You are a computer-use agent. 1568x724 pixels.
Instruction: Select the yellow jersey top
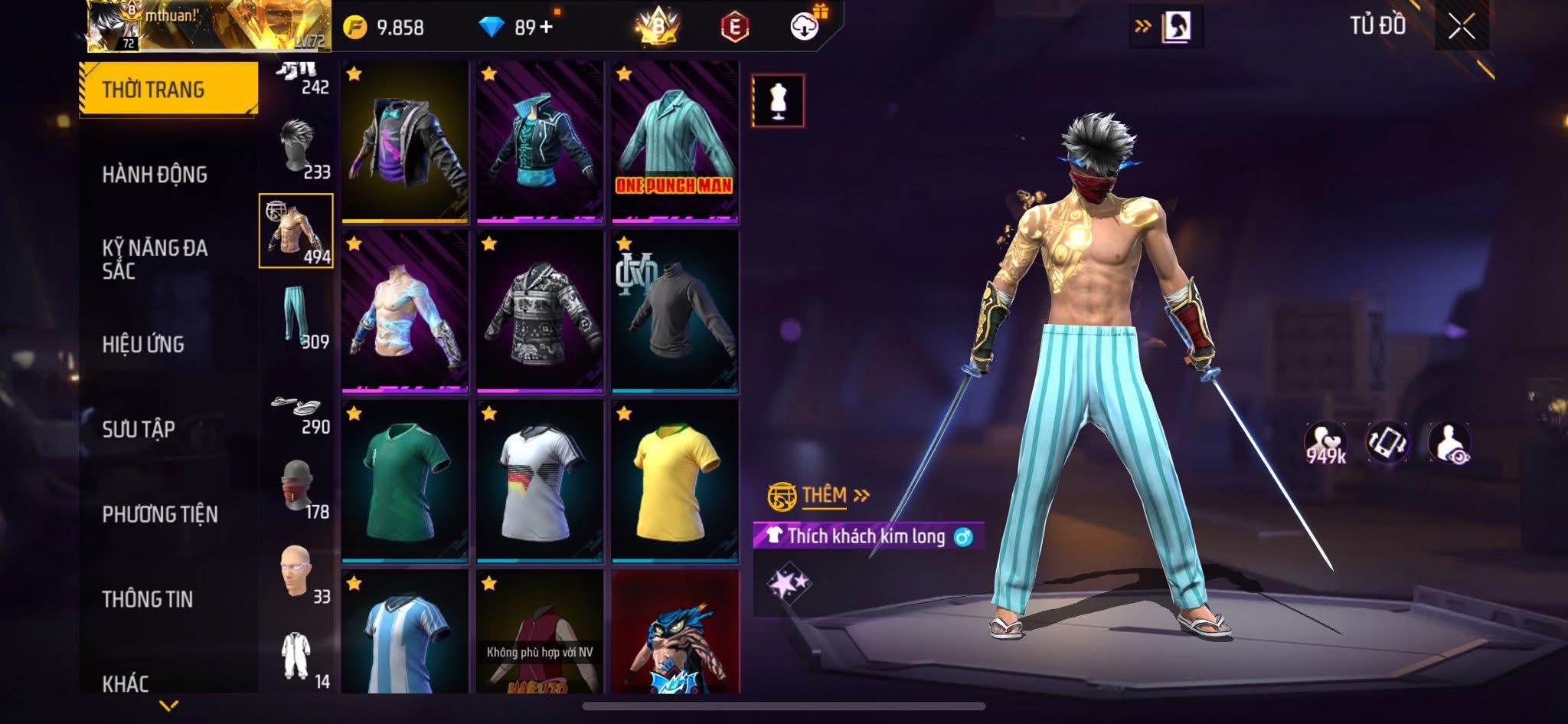click(x=675, y=481)
